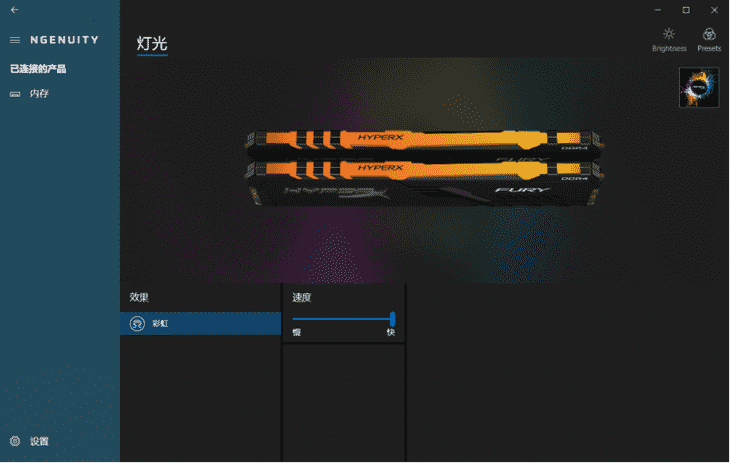The width and height of the screenshot is (730, 463).
Task: Click the 速度 speed slider handle
Action: click(392, 319)
